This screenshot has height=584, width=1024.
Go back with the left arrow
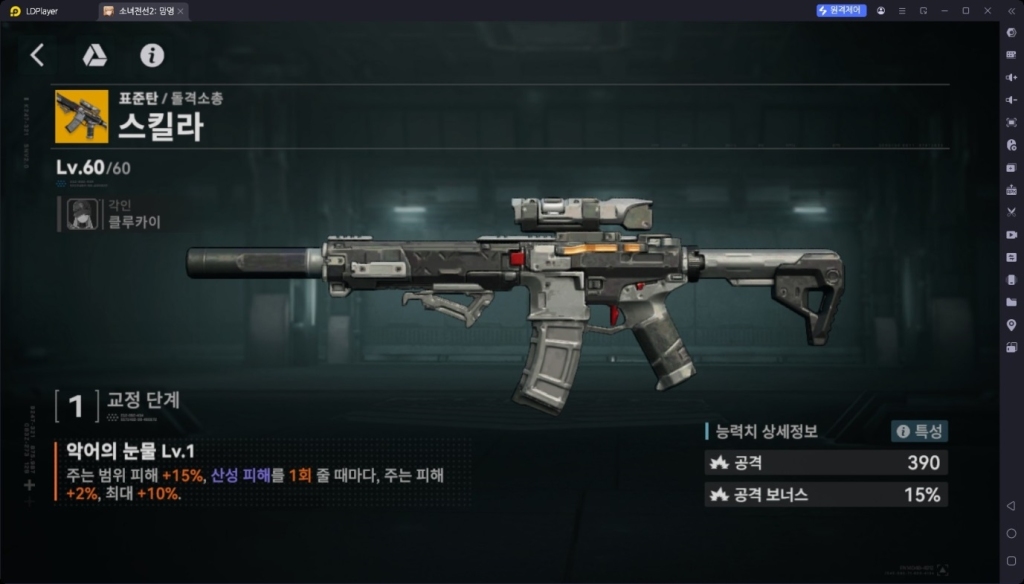tap(37, 55)
